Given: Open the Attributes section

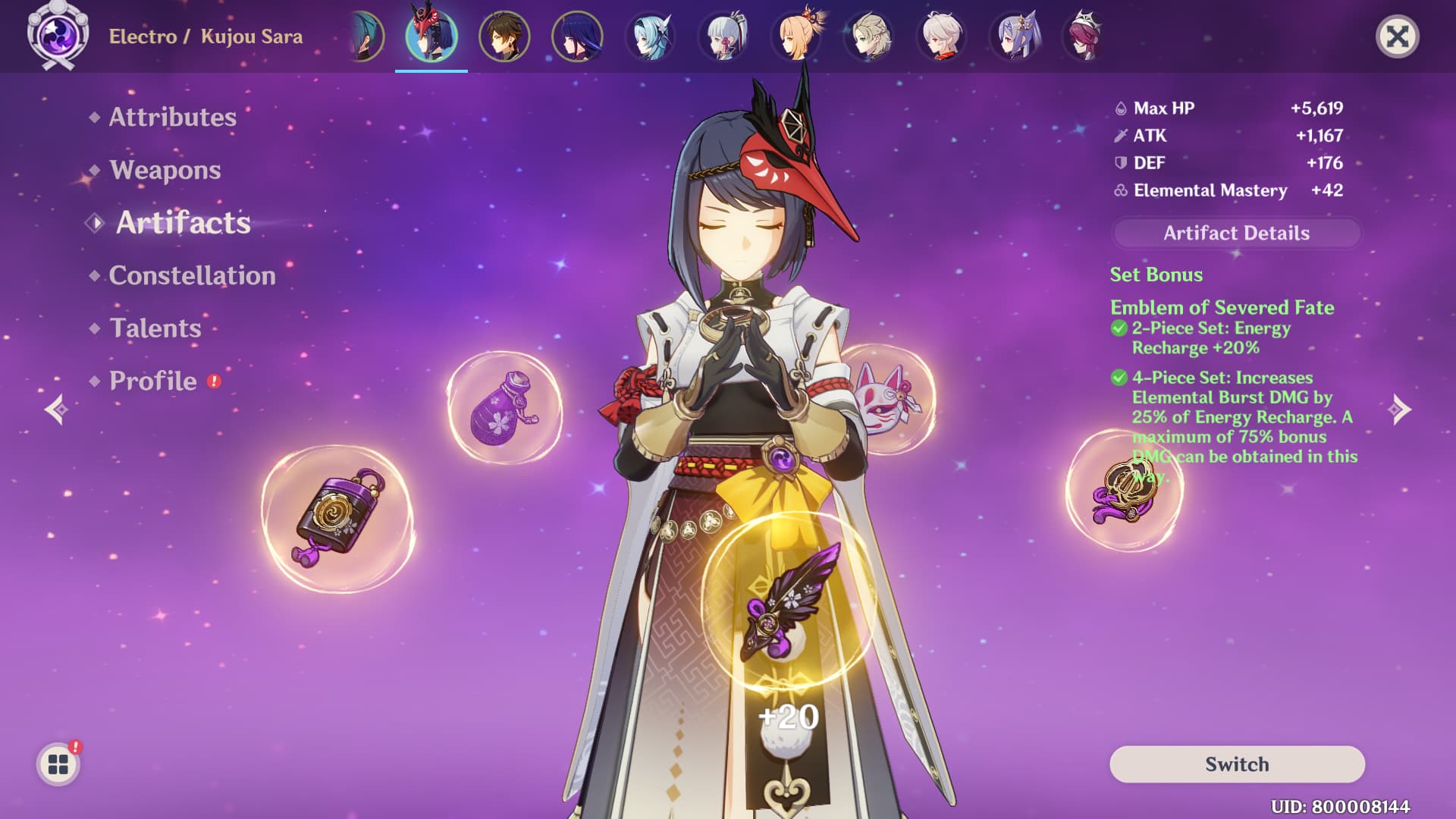Looking at the screenshot, I should click(x=172, y=117).
